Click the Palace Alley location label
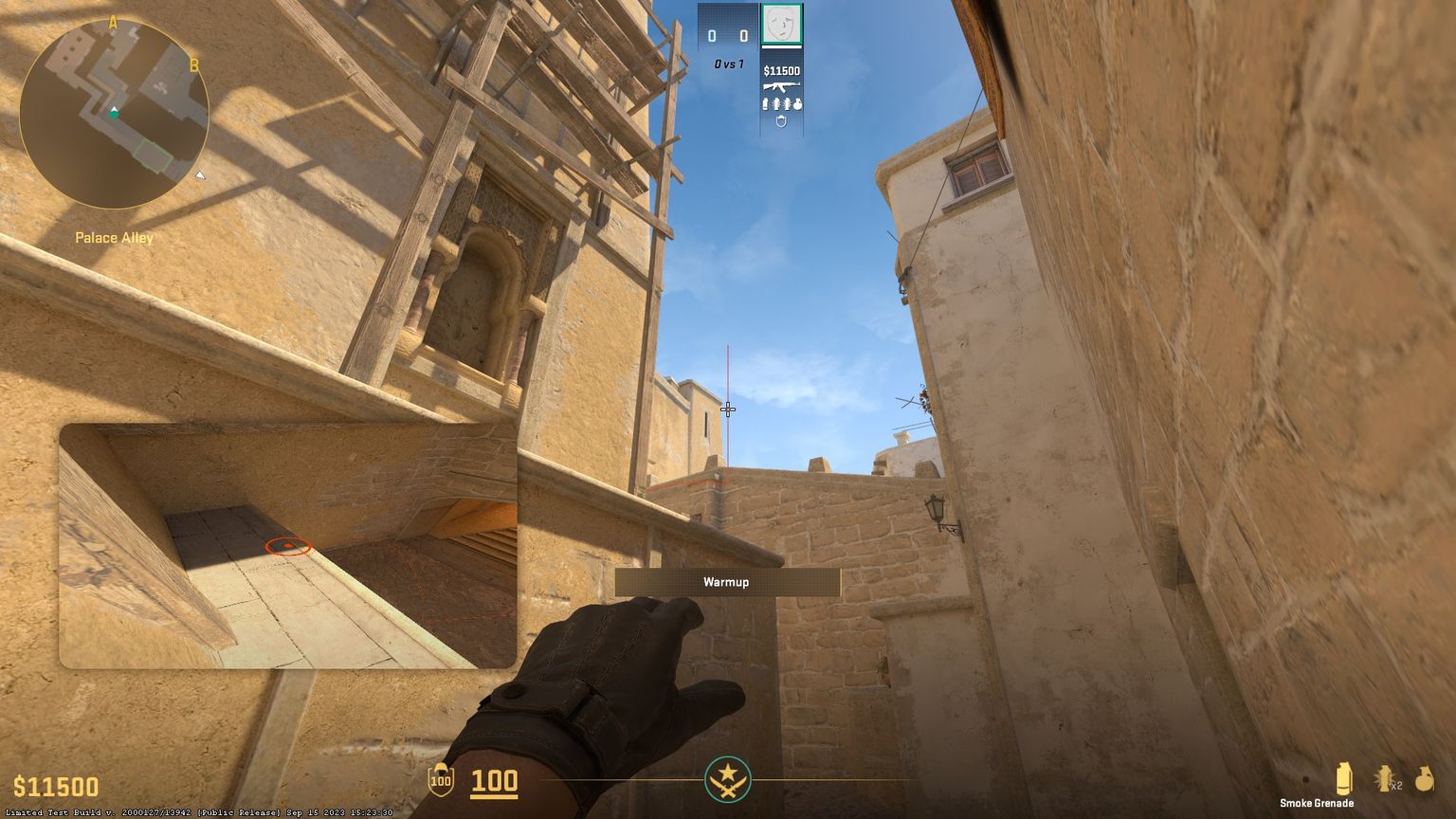The image size is (1456, 819). tap(116, 237)
